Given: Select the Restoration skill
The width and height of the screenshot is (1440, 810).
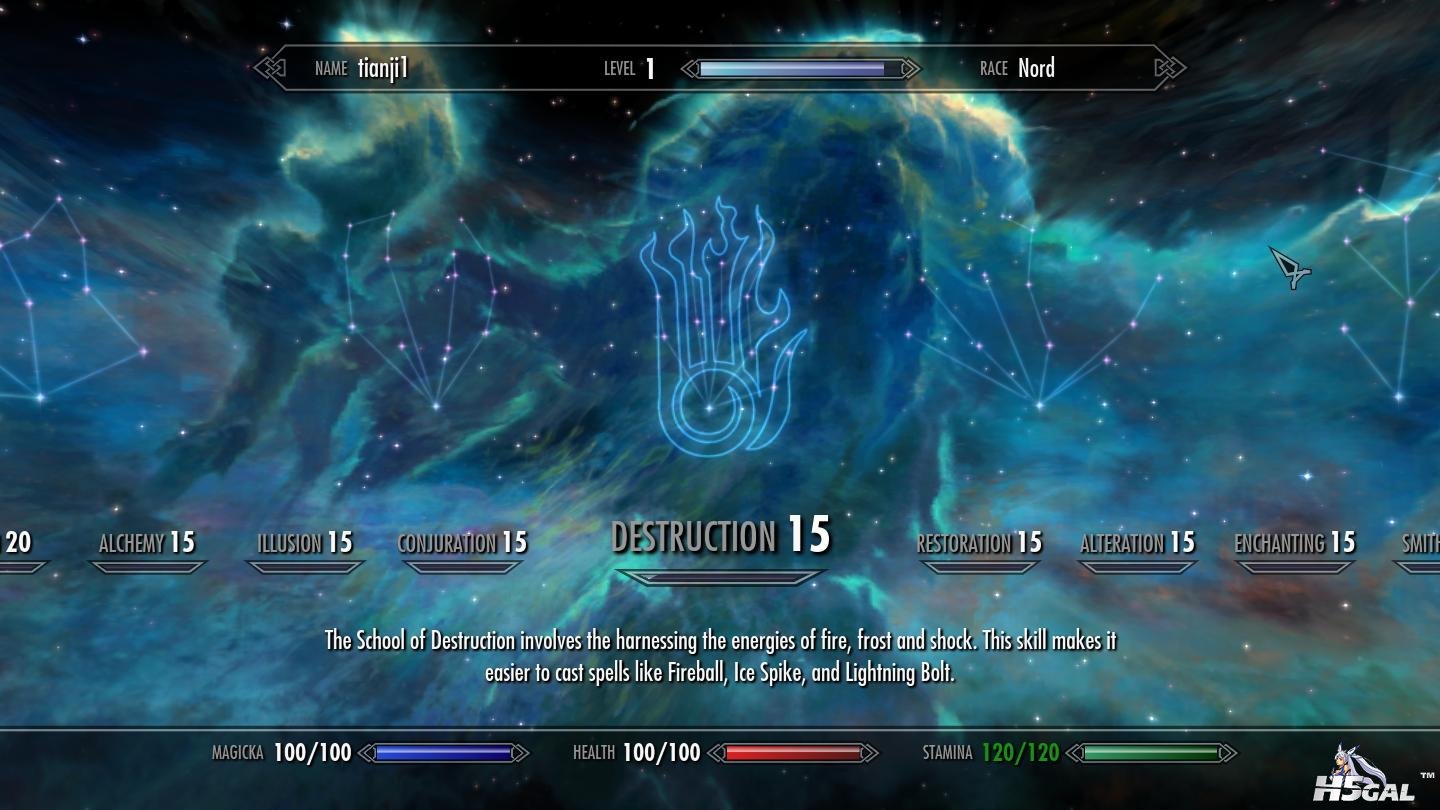Looking at the screenshot, I should click(979, 543).
